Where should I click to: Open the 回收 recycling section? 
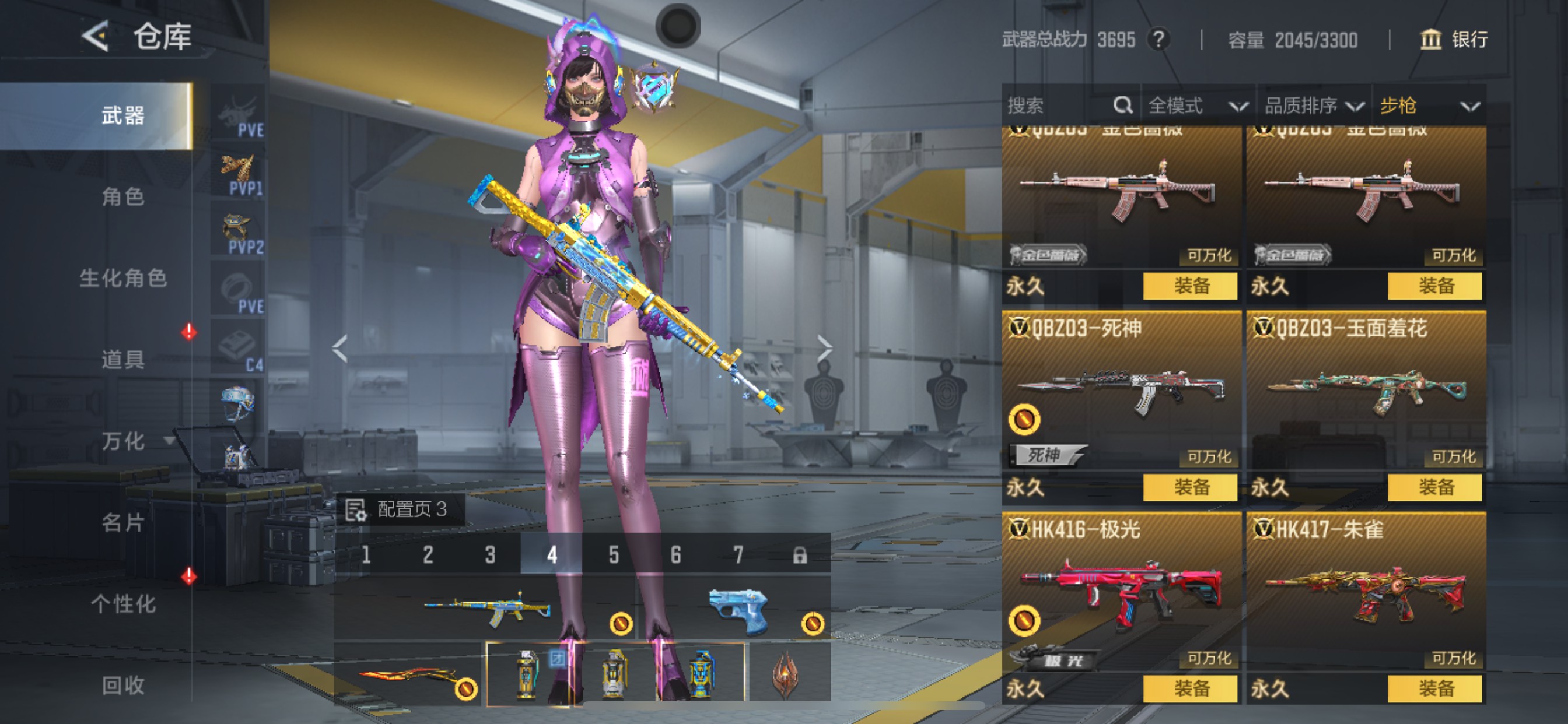coord(123,685)
